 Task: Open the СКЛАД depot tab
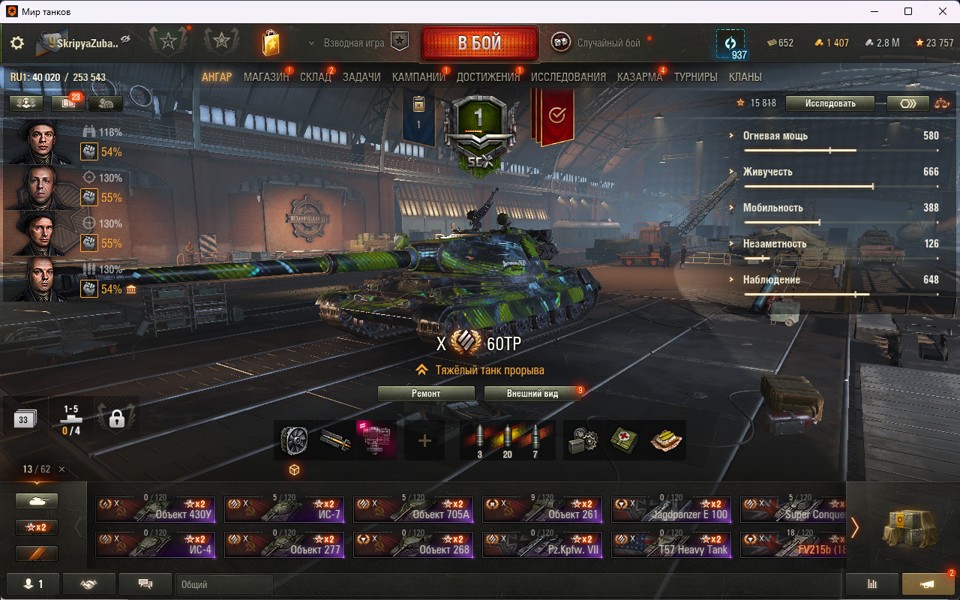[316, 77]
